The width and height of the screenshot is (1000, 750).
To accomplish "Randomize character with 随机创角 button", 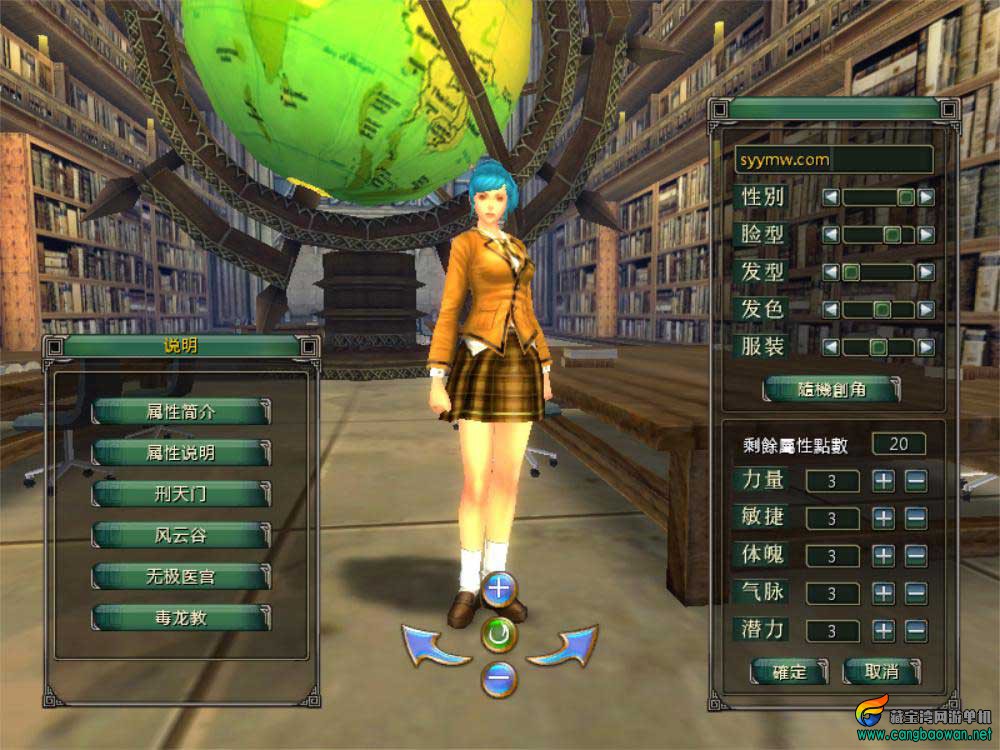I will click(832, 390).
